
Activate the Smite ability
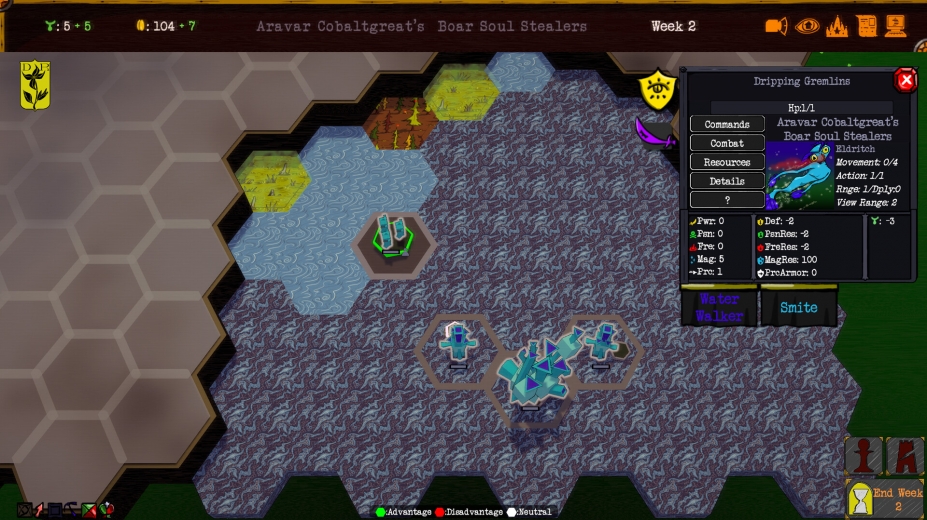click(799, 307)
